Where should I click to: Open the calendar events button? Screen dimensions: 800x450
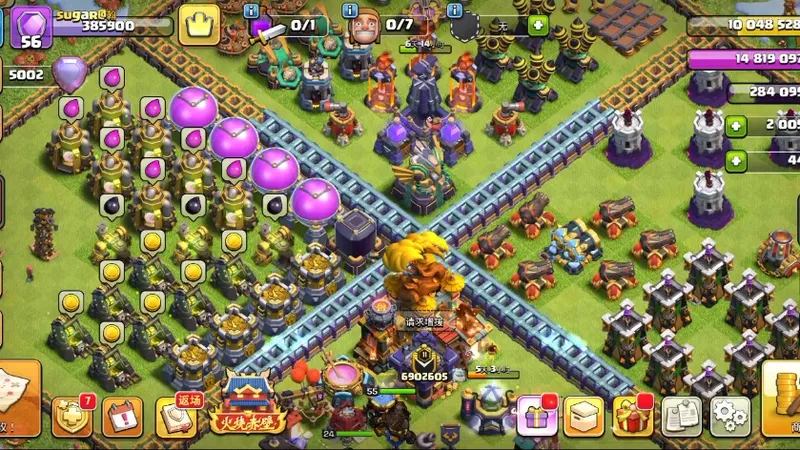124,416
